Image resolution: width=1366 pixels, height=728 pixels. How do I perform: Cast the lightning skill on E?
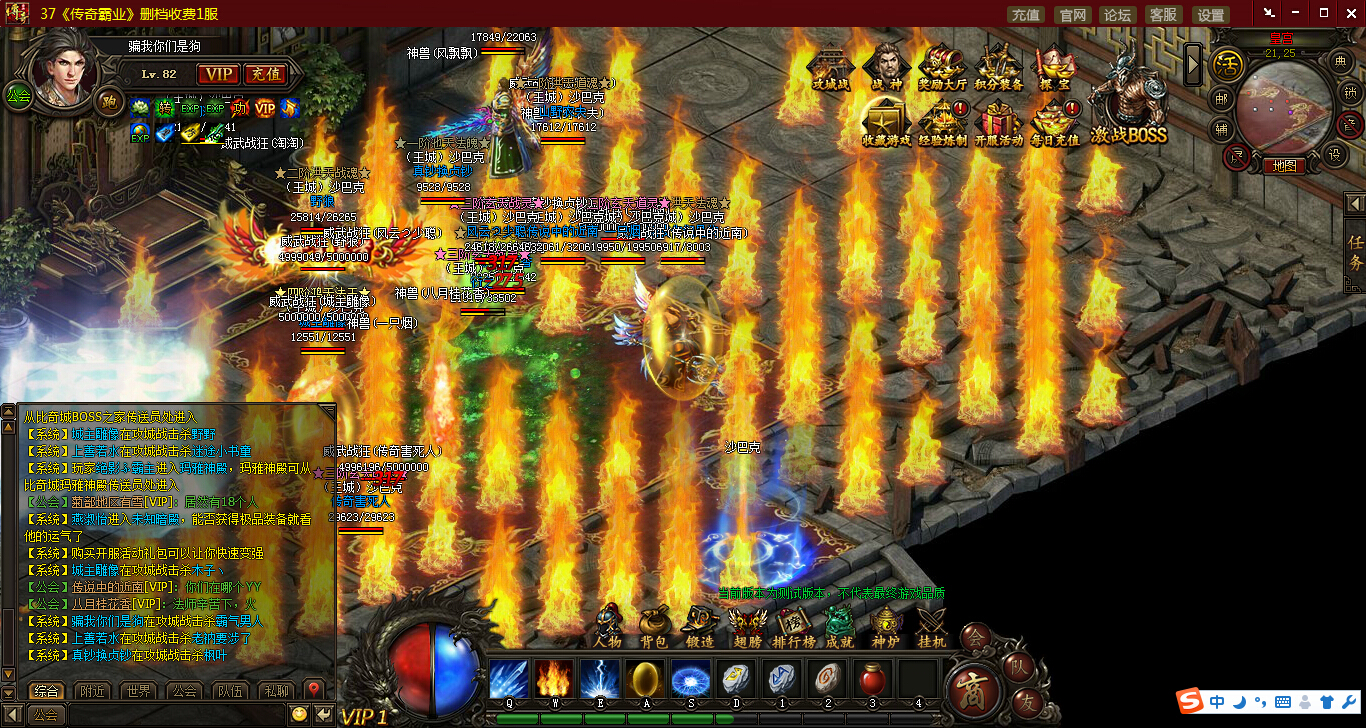tap(600, 679)
